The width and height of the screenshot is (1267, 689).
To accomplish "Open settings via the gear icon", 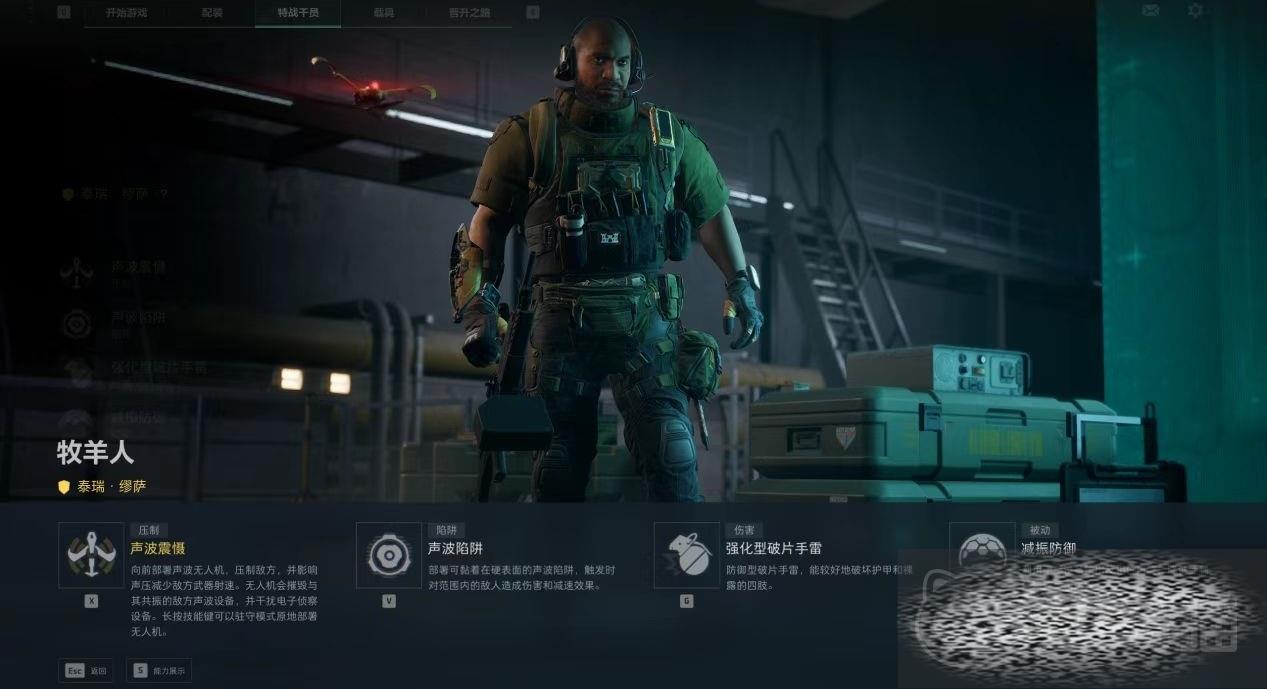I will 1195,11.
